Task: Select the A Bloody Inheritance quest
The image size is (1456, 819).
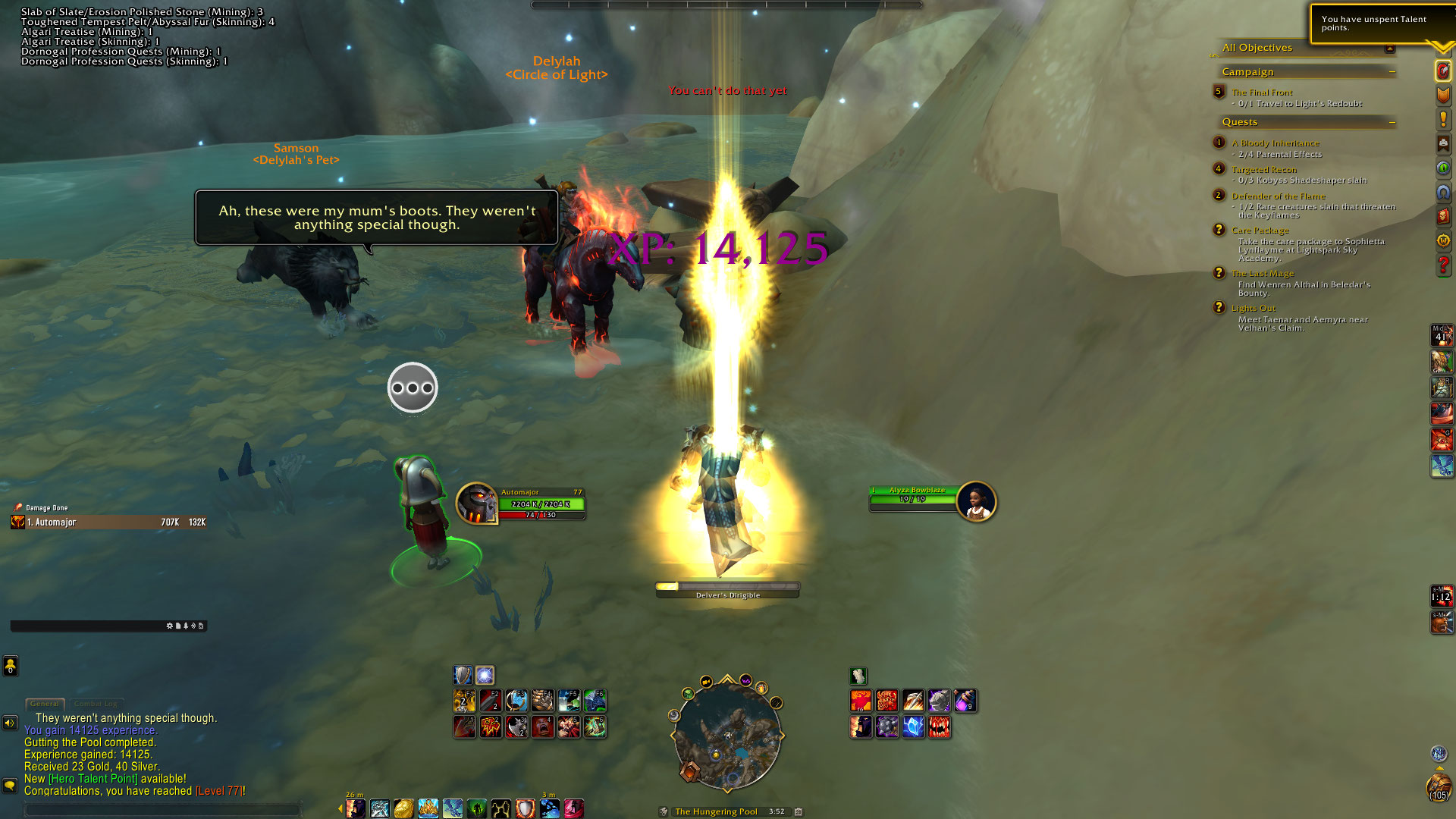Action: (1275, 143)
